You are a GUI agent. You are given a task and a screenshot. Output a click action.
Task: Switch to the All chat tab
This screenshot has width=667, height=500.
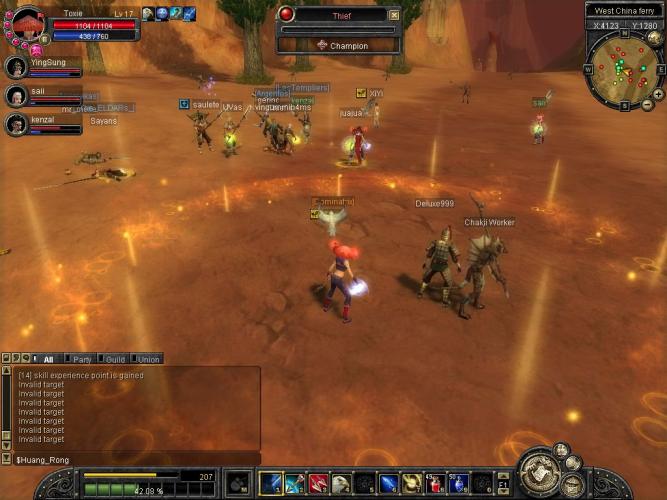click(48, 359)
